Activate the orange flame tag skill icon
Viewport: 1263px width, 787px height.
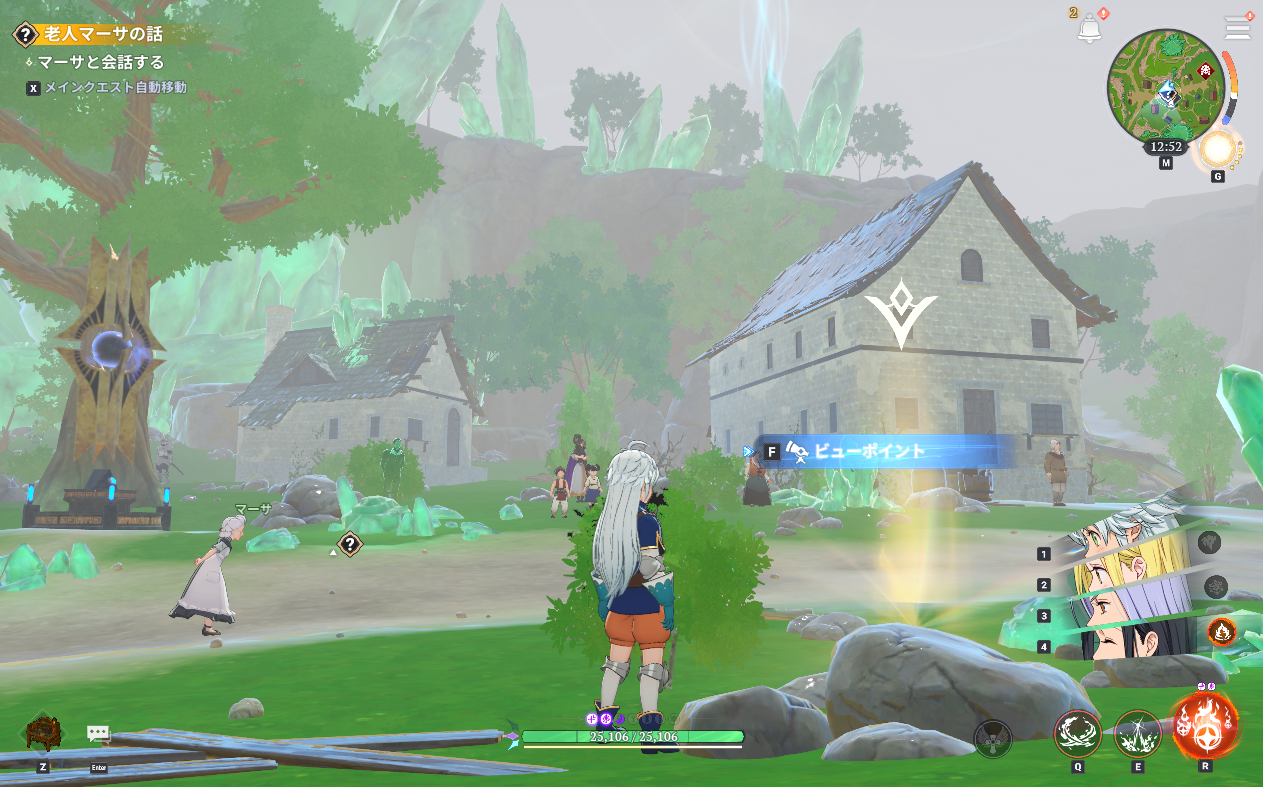point(1221,631)
